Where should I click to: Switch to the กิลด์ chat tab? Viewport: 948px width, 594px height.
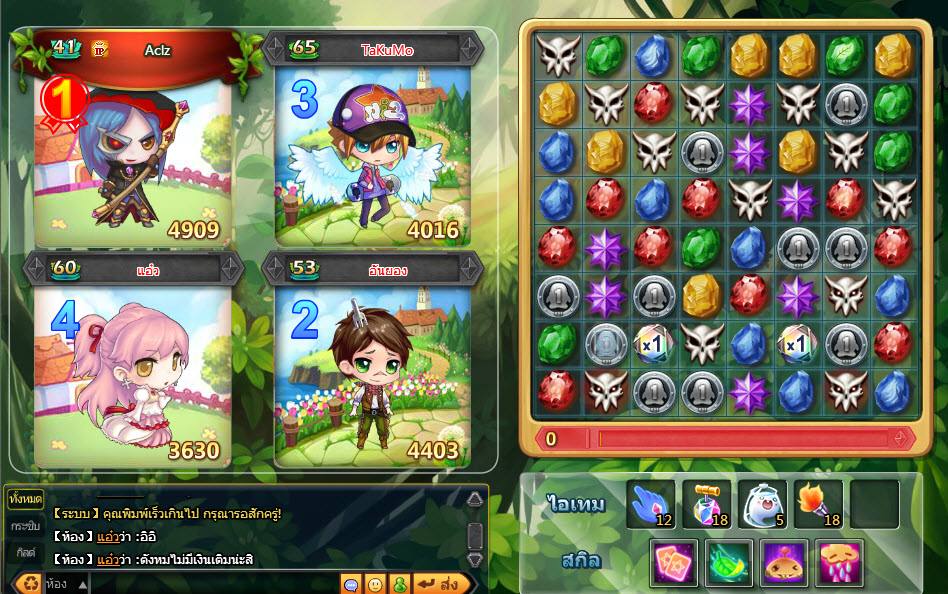[x=25, y=552]
